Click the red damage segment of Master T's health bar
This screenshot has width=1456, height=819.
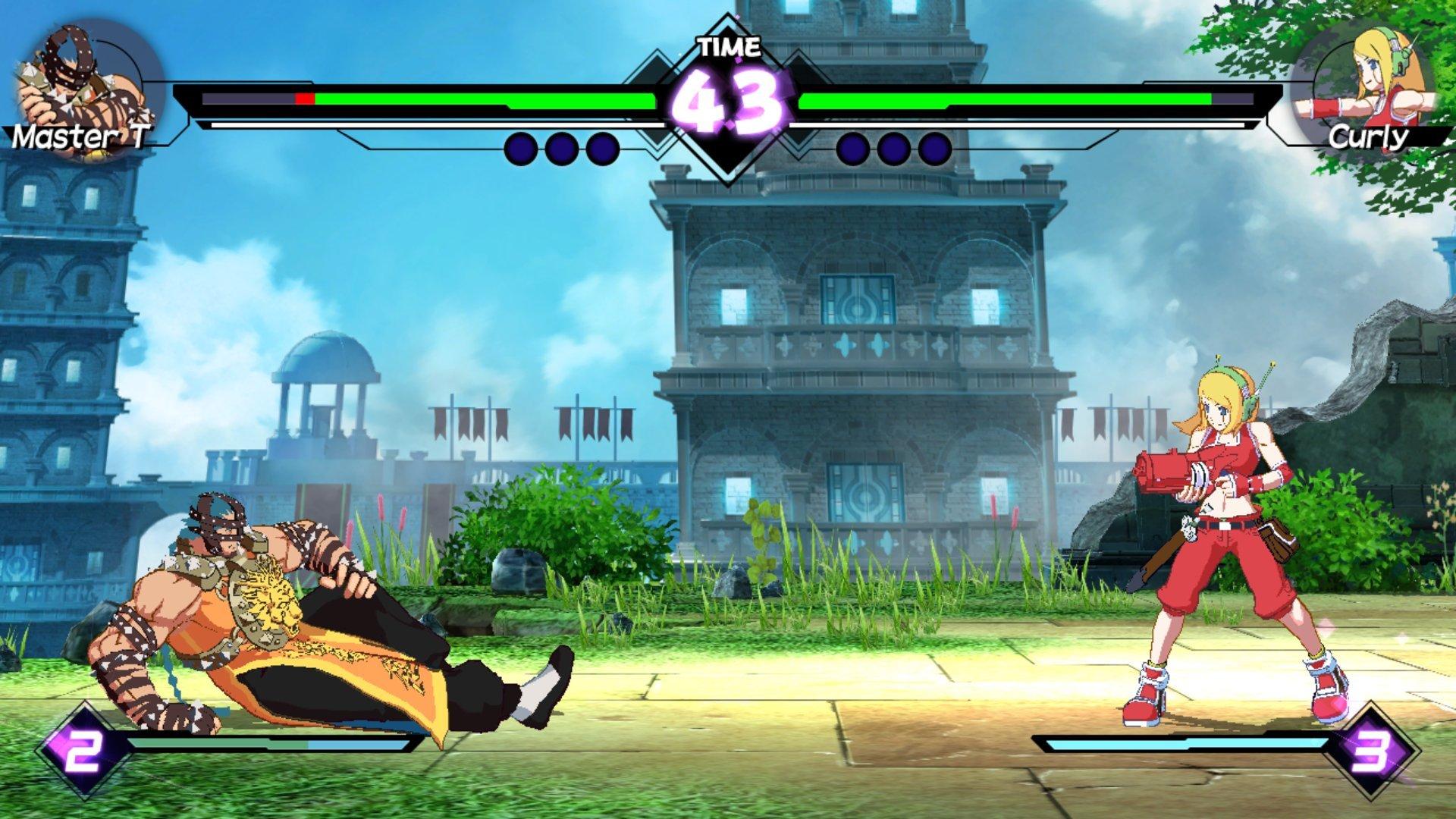point(306,99)
